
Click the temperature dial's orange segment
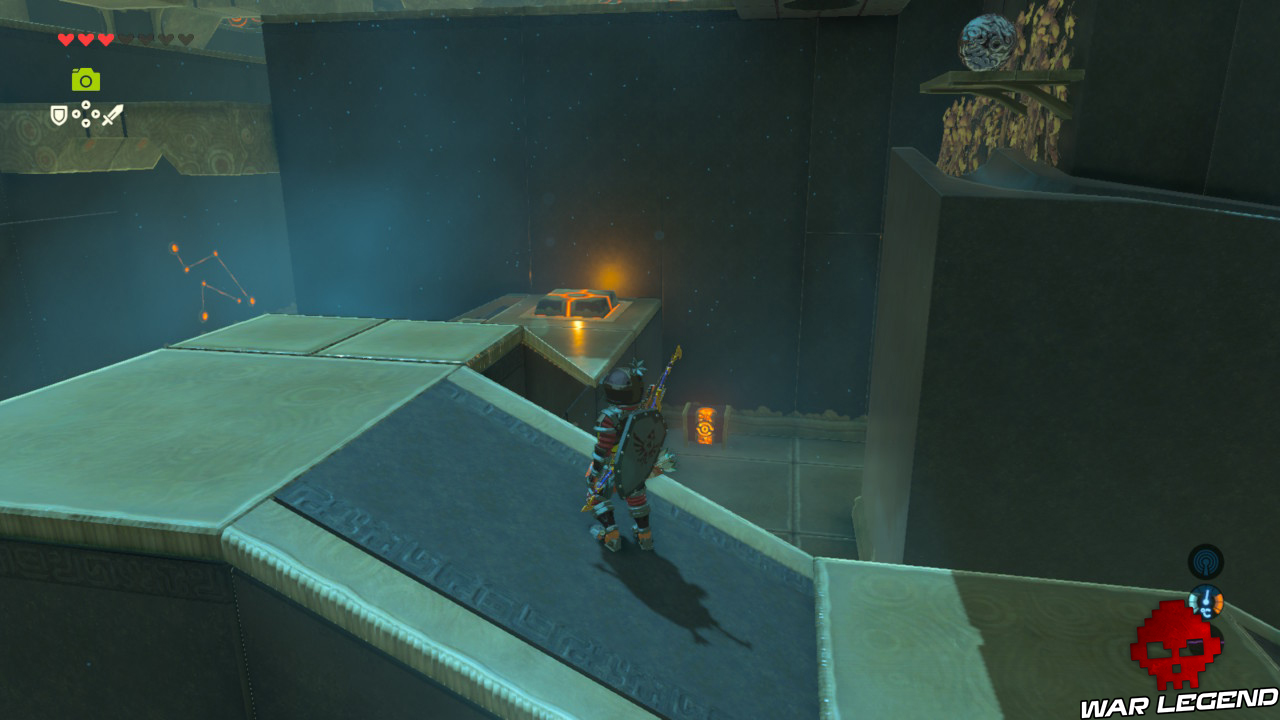1218,601
